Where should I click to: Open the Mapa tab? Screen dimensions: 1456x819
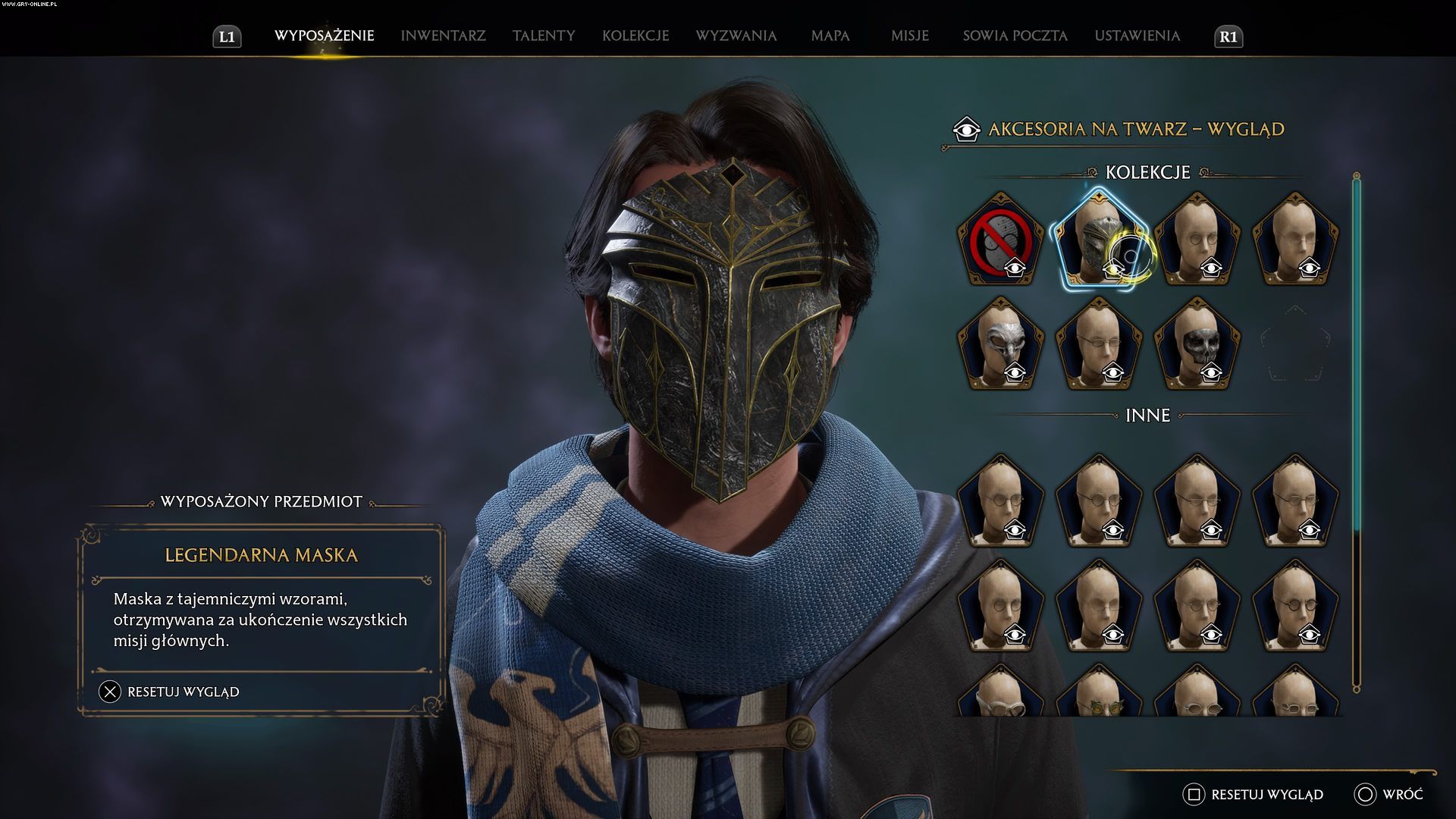click(x=830, y=36)
